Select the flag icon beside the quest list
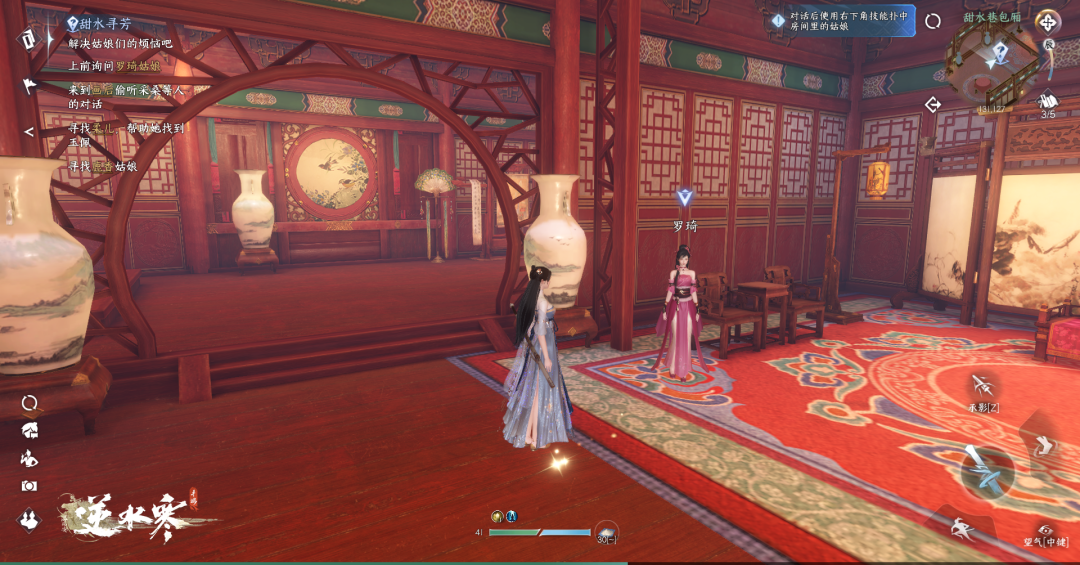 click(29, 85)
